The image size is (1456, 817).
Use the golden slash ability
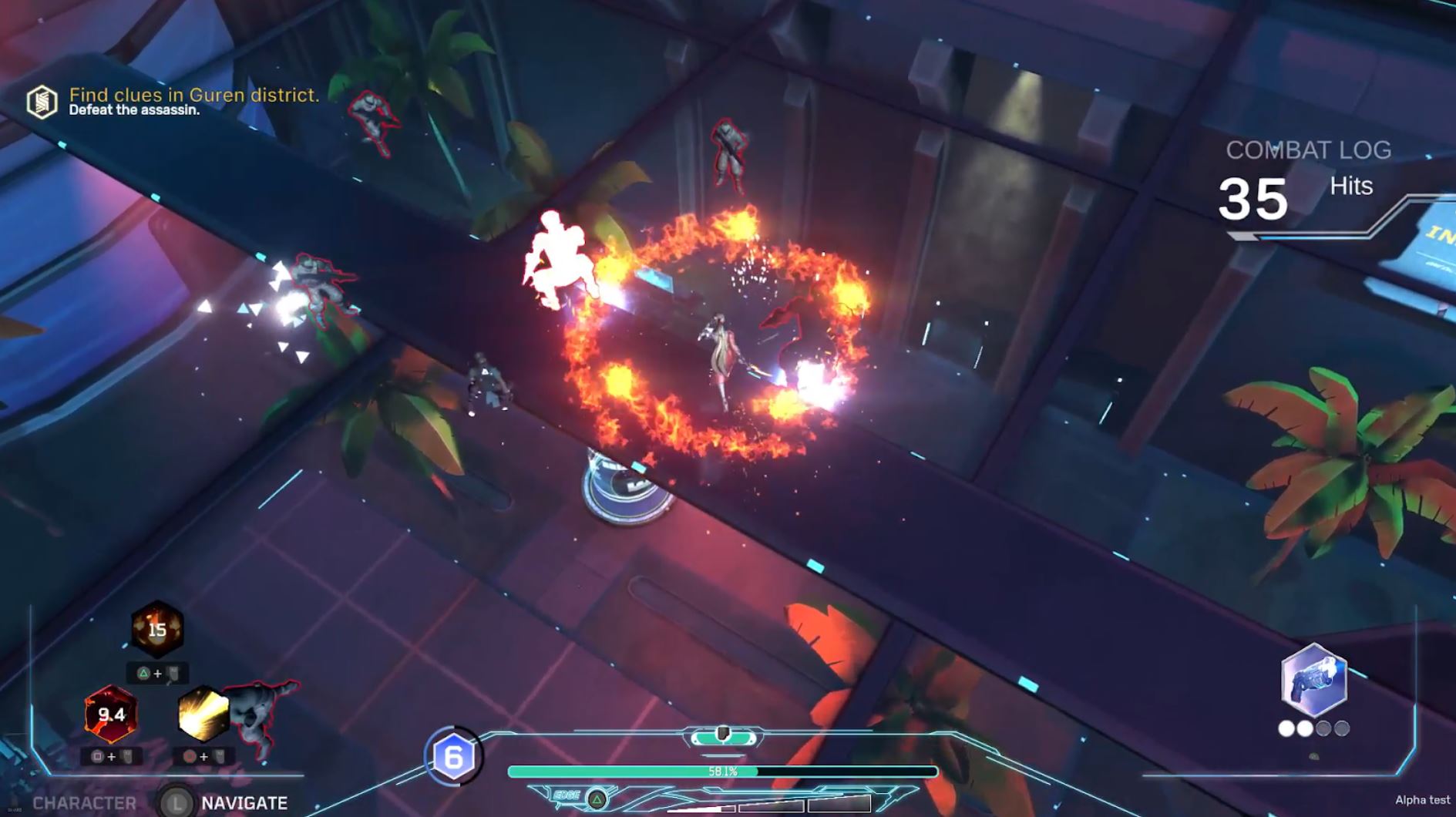point(203,714)
